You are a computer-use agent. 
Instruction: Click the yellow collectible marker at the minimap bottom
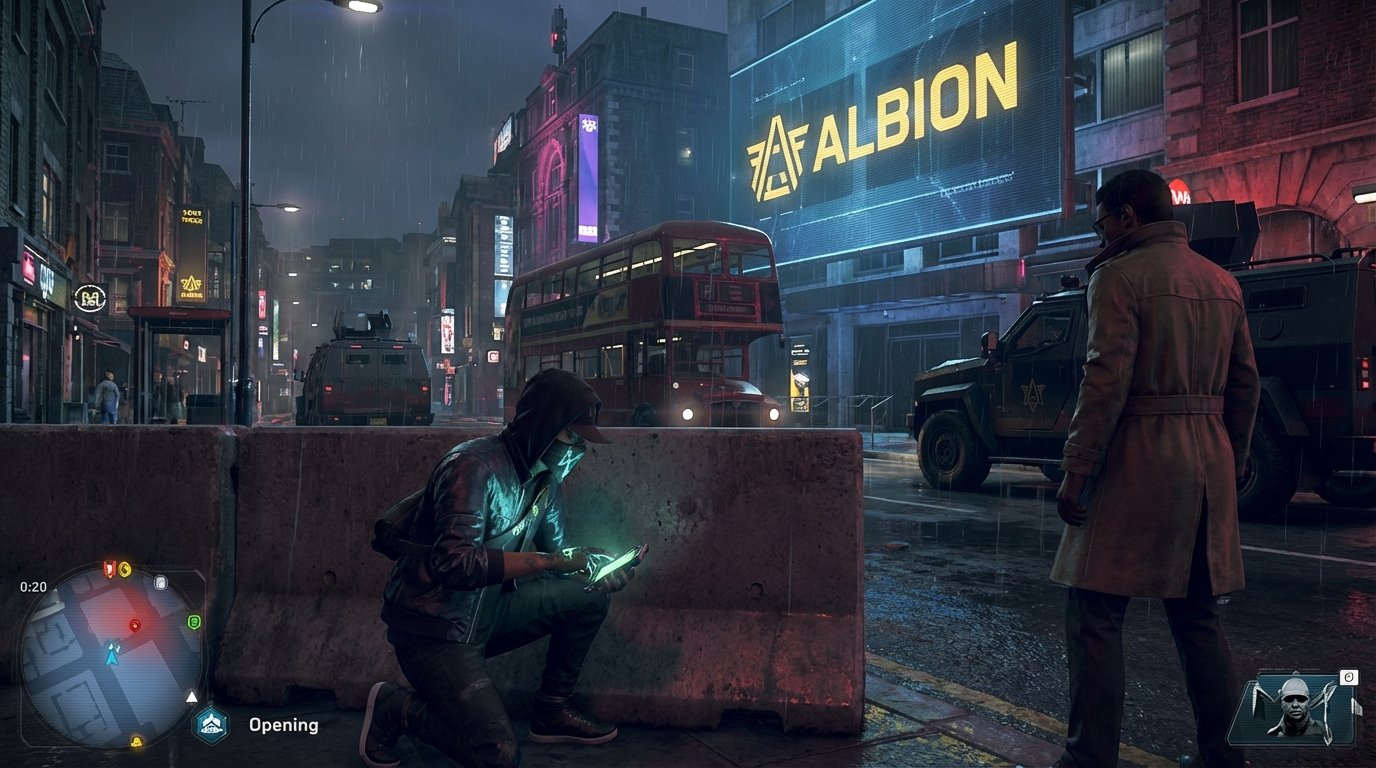tap(135, 742)
